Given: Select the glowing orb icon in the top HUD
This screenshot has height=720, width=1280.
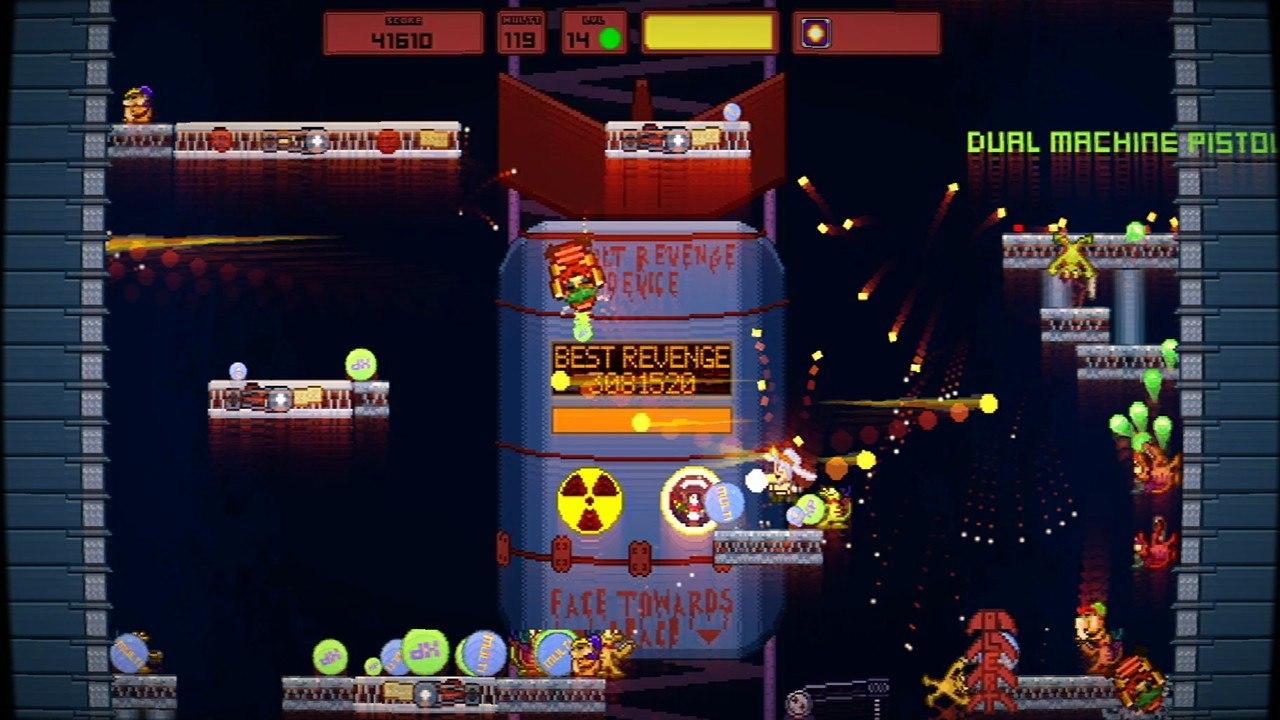Looking at the screenshot, I should pyautogui.click(x=815, y=33).
